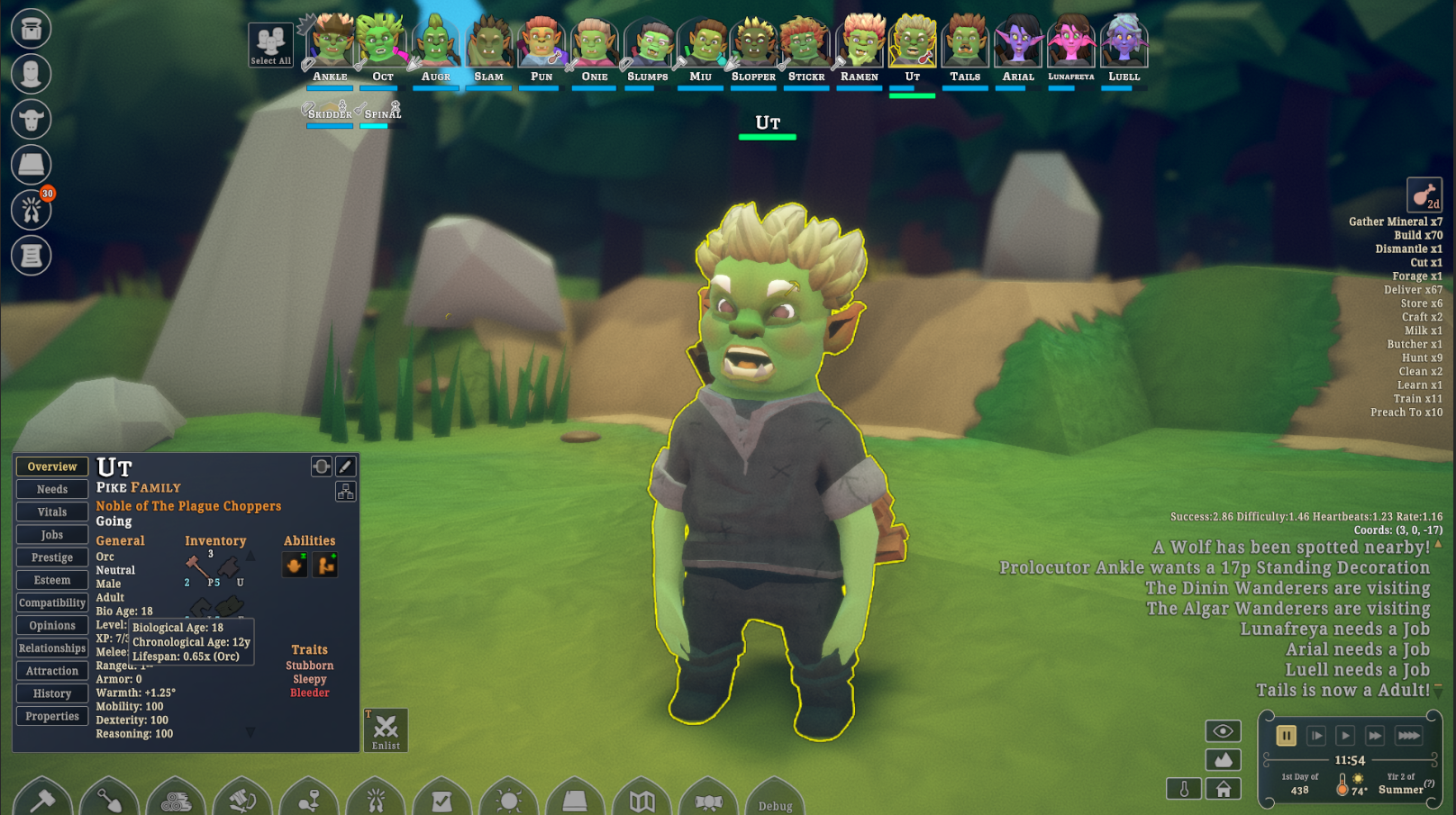This screenshot has height=815, width=1456.
Task: Select all units with Select All button
Action: coord(270,45)
